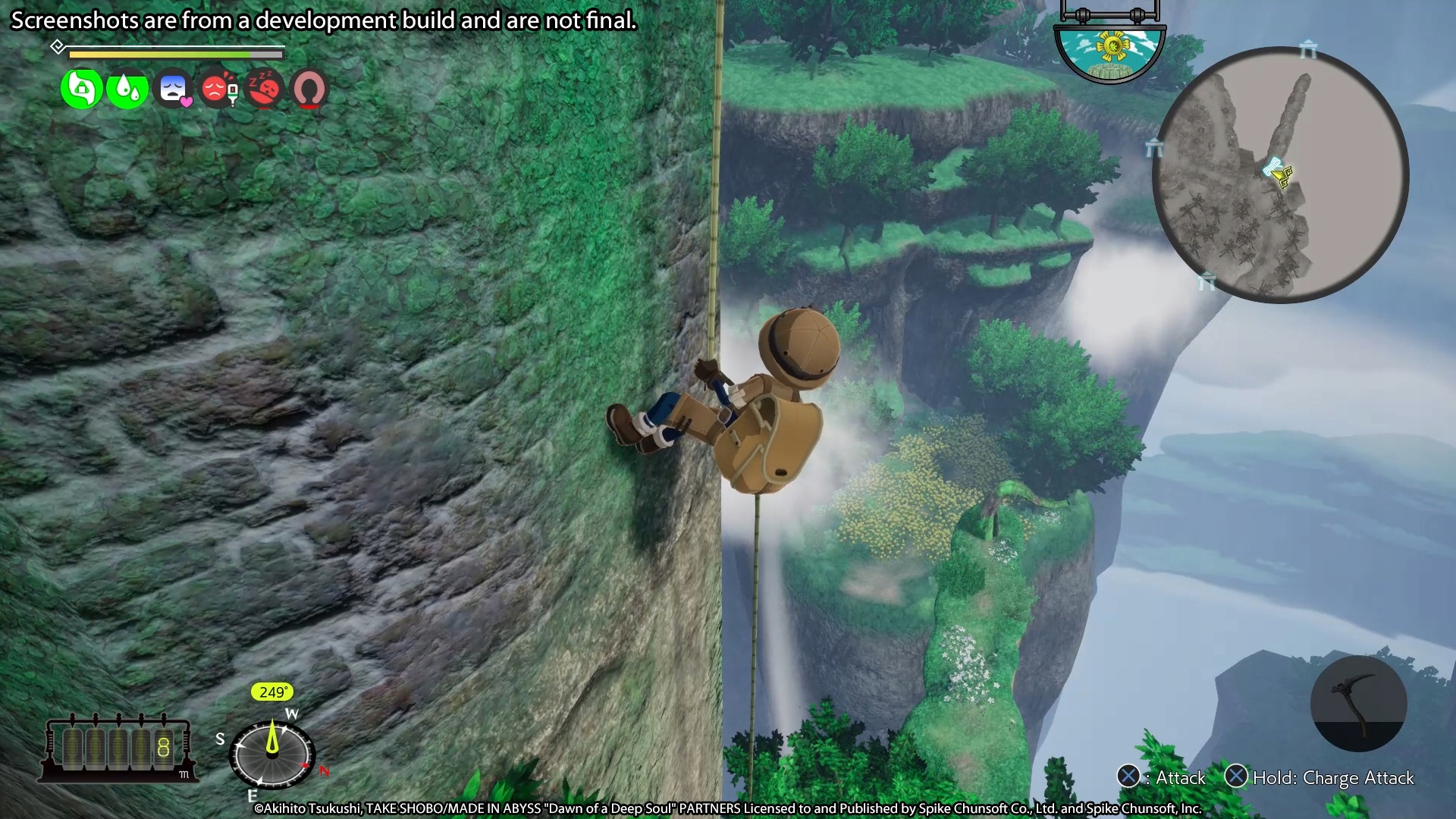
Task: Select the pickaxe weapon icon
Action: 1360,704
